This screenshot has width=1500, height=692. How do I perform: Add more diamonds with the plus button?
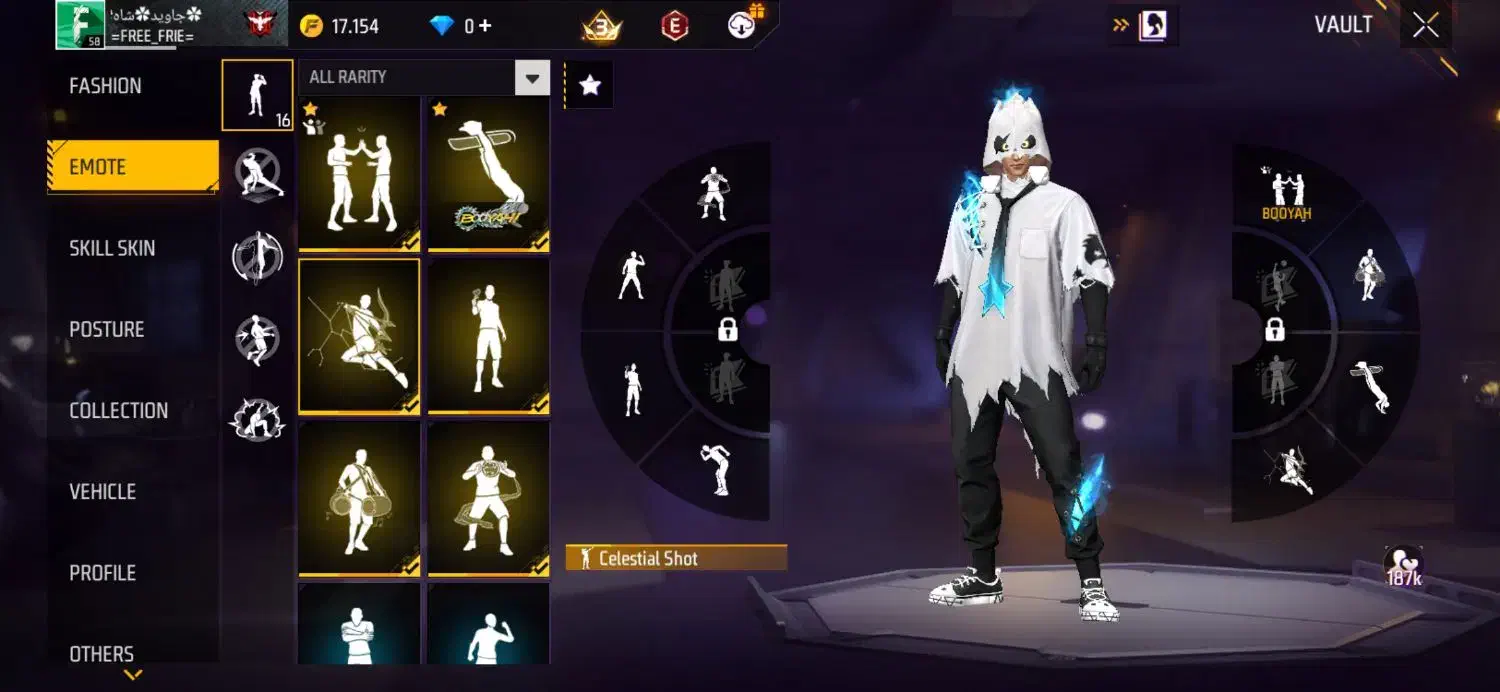pos(486,26)
